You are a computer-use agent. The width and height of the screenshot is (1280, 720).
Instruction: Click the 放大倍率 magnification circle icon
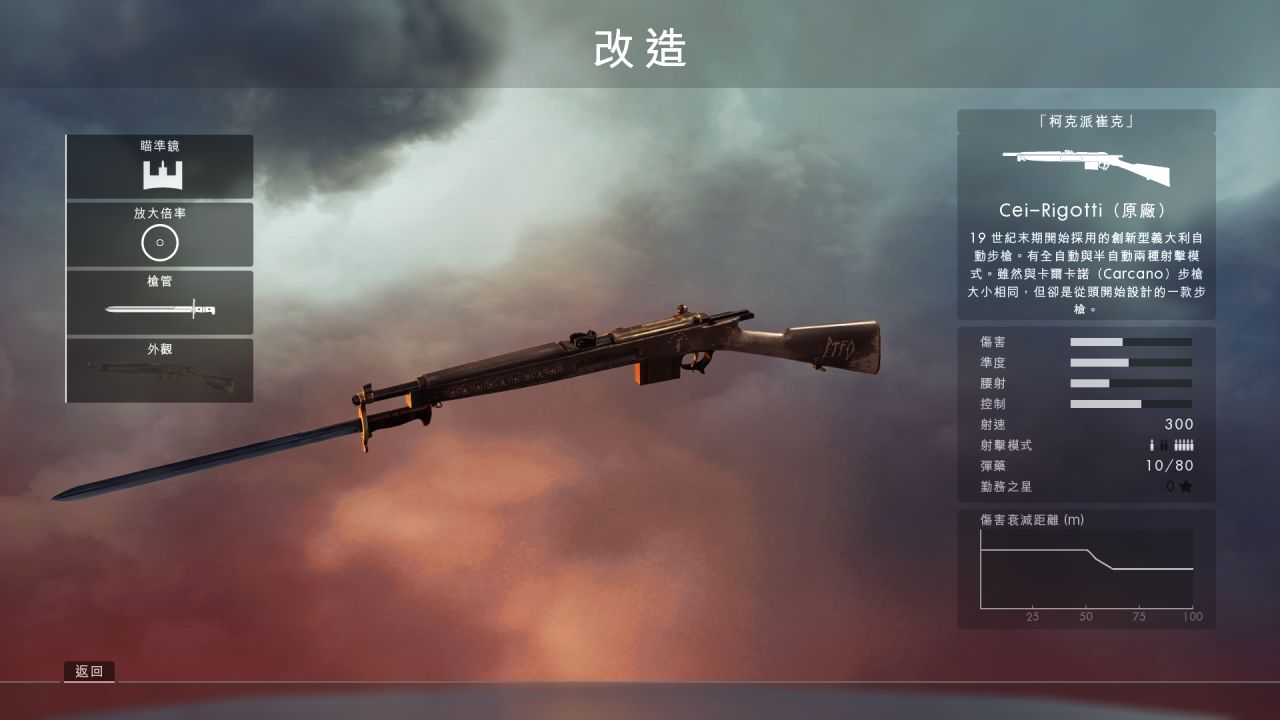pos(160,242)
